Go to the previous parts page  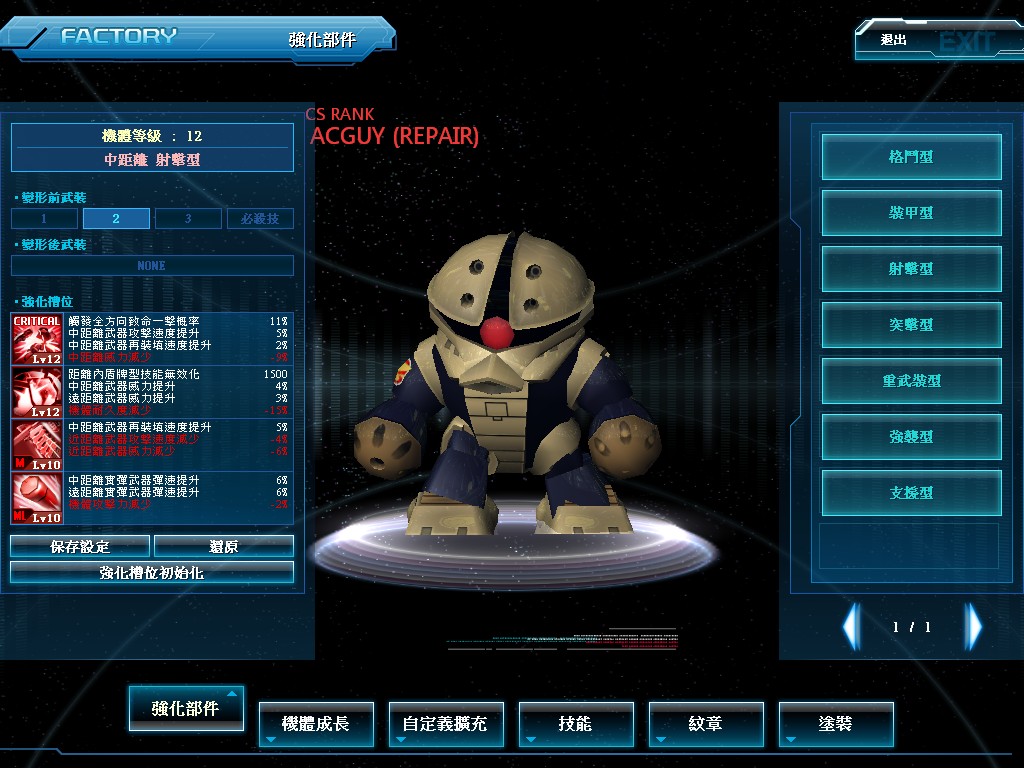click(x=851, y=627)
